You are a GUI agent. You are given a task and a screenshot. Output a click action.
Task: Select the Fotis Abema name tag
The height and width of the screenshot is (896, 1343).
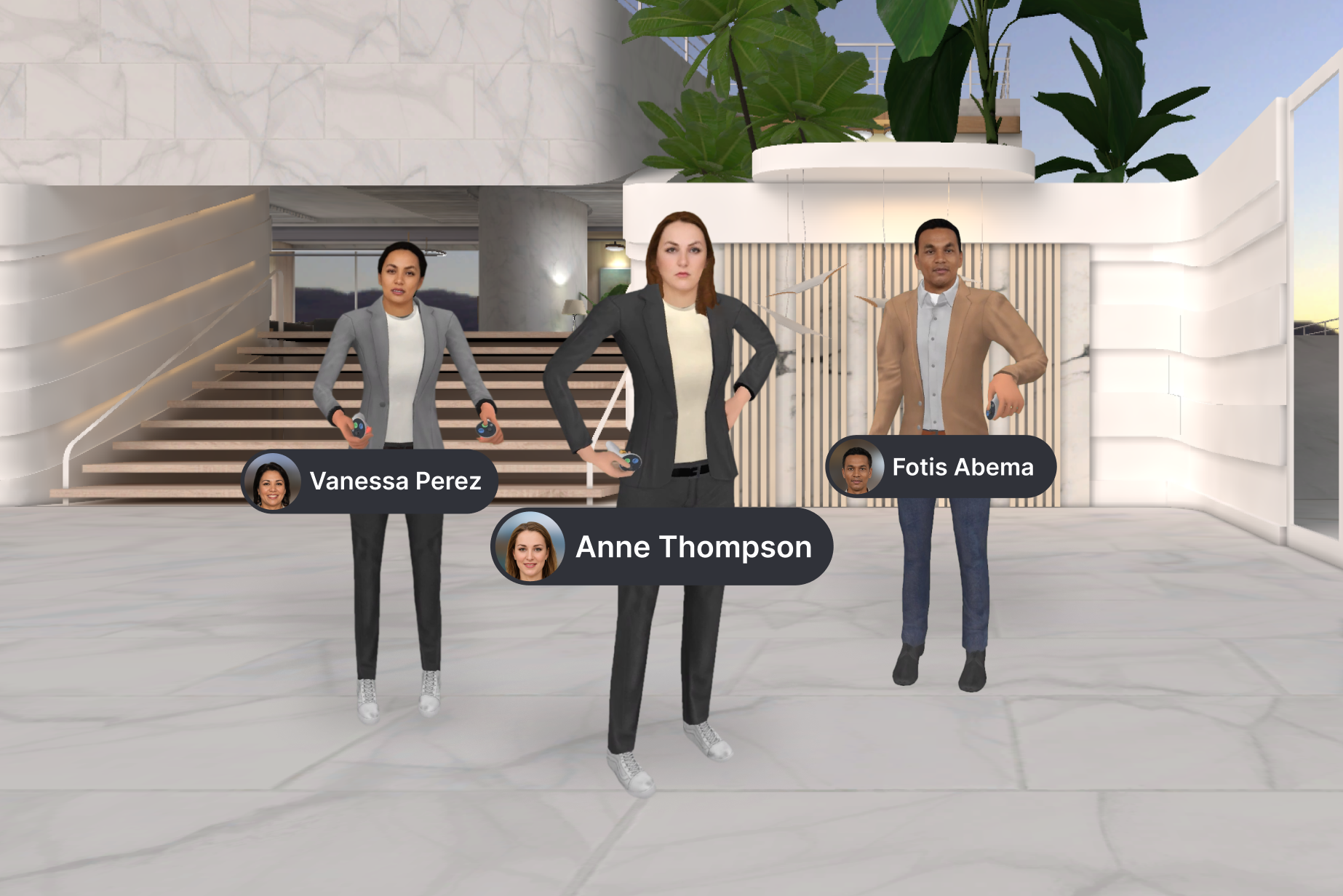[942, 468]
